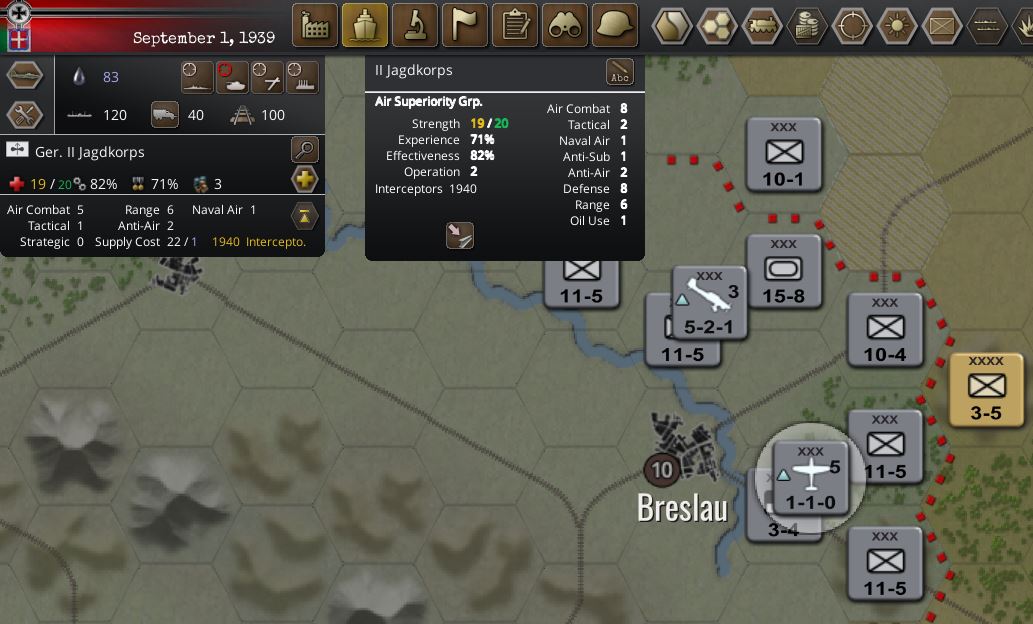Toggle the tank target mode with red ring

pos(232,77)
